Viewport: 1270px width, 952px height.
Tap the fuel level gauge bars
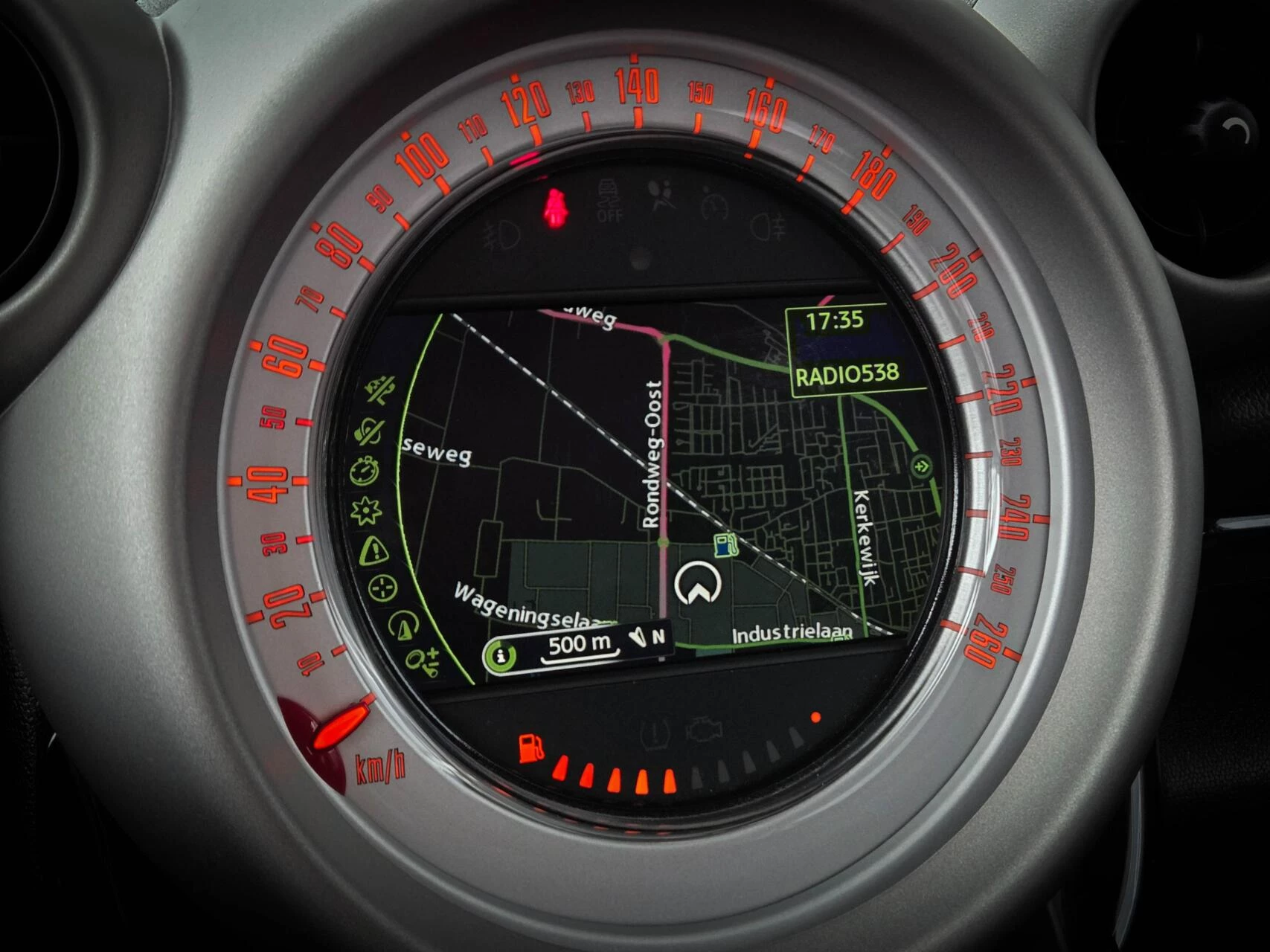coord(618,773)
